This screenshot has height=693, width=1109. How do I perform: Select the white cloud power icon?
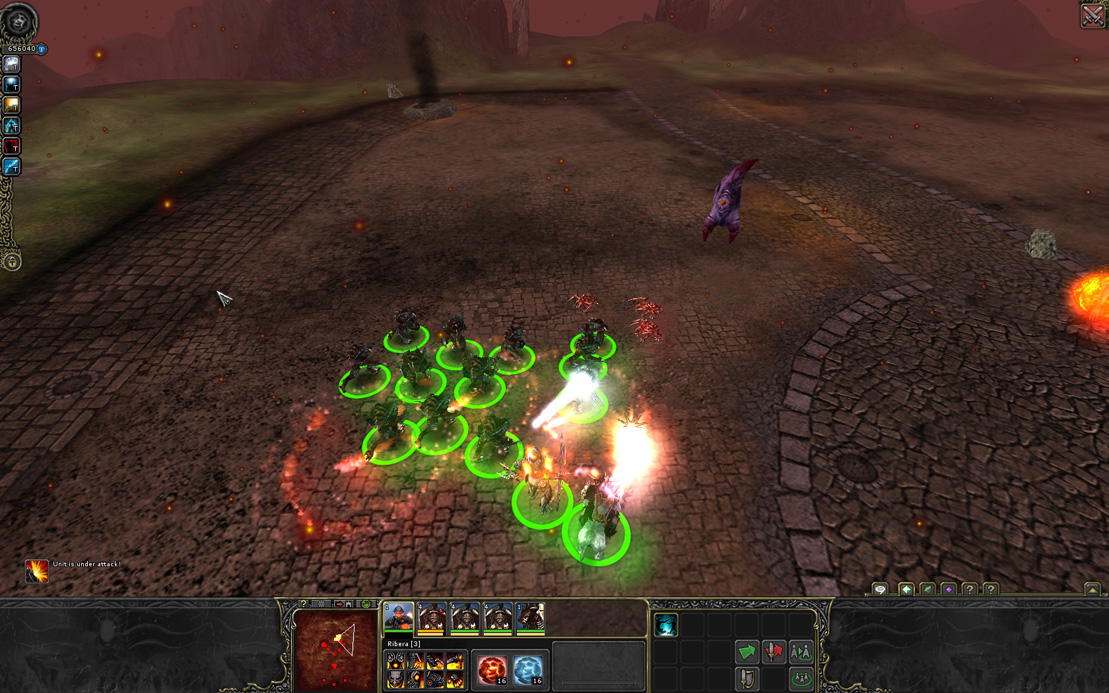[12, 64]
